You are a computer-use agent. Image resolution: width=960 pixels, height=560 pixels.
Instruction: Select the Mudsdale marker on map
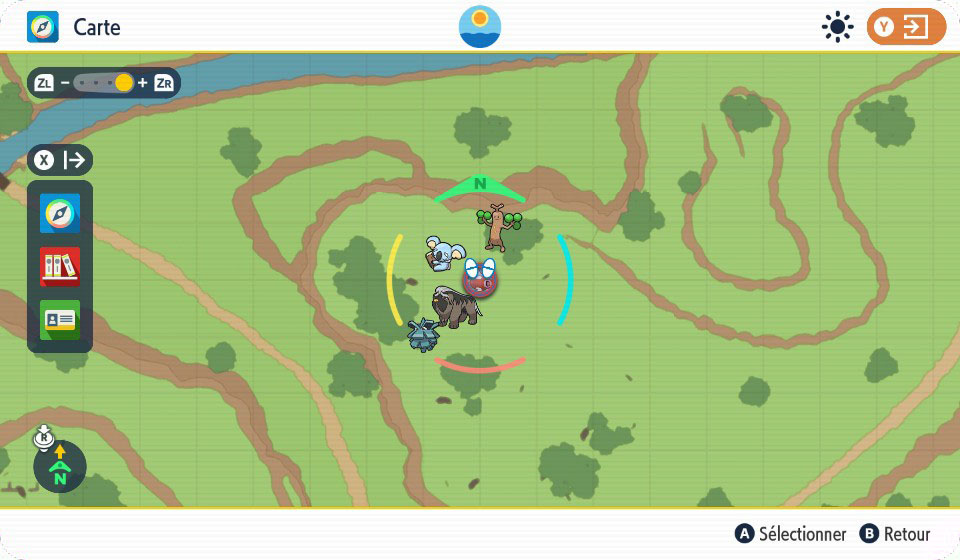[x=456, y=307]
